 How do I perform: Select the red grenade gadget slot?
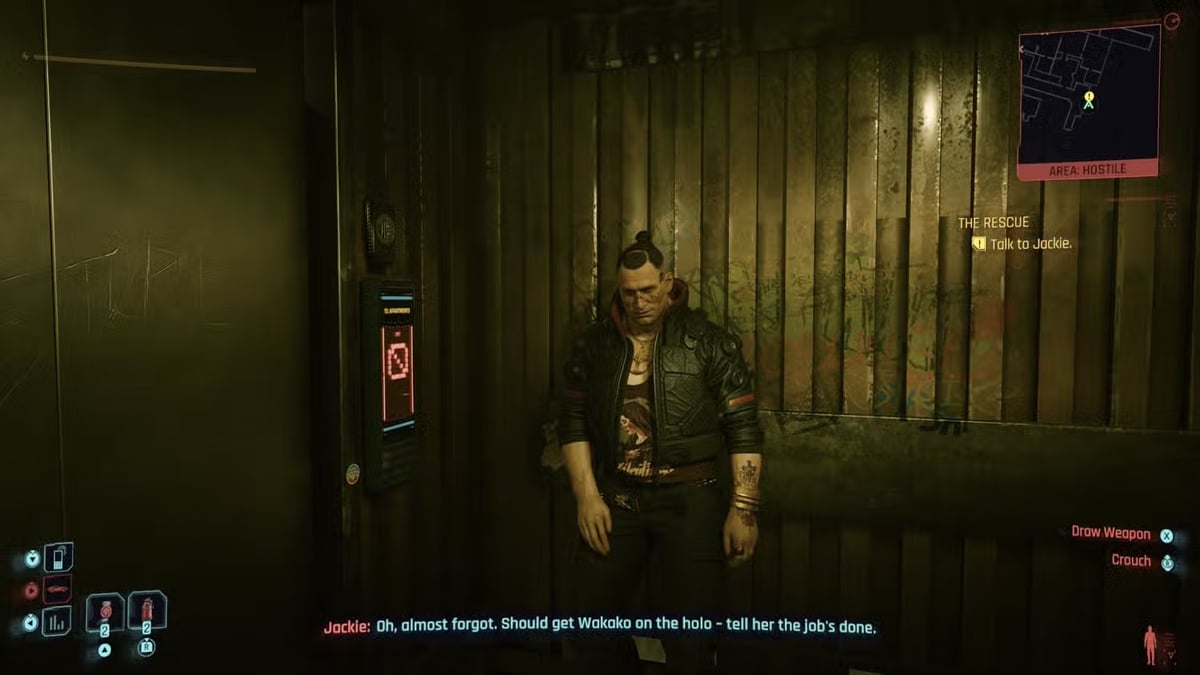[x=146, y=611]
